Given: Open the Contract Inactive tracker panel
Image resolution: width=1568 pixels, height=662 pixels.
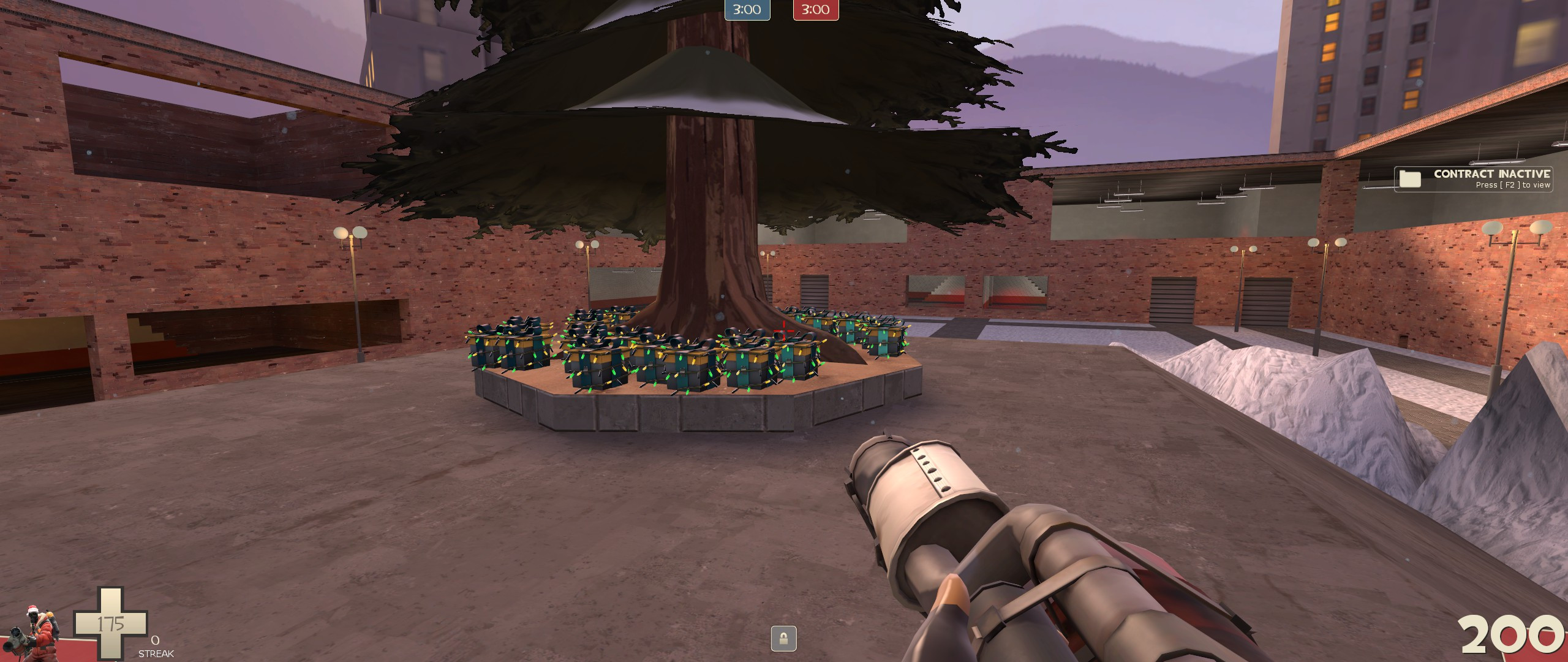Looking at the screenshot, I should coord(1473,179).
